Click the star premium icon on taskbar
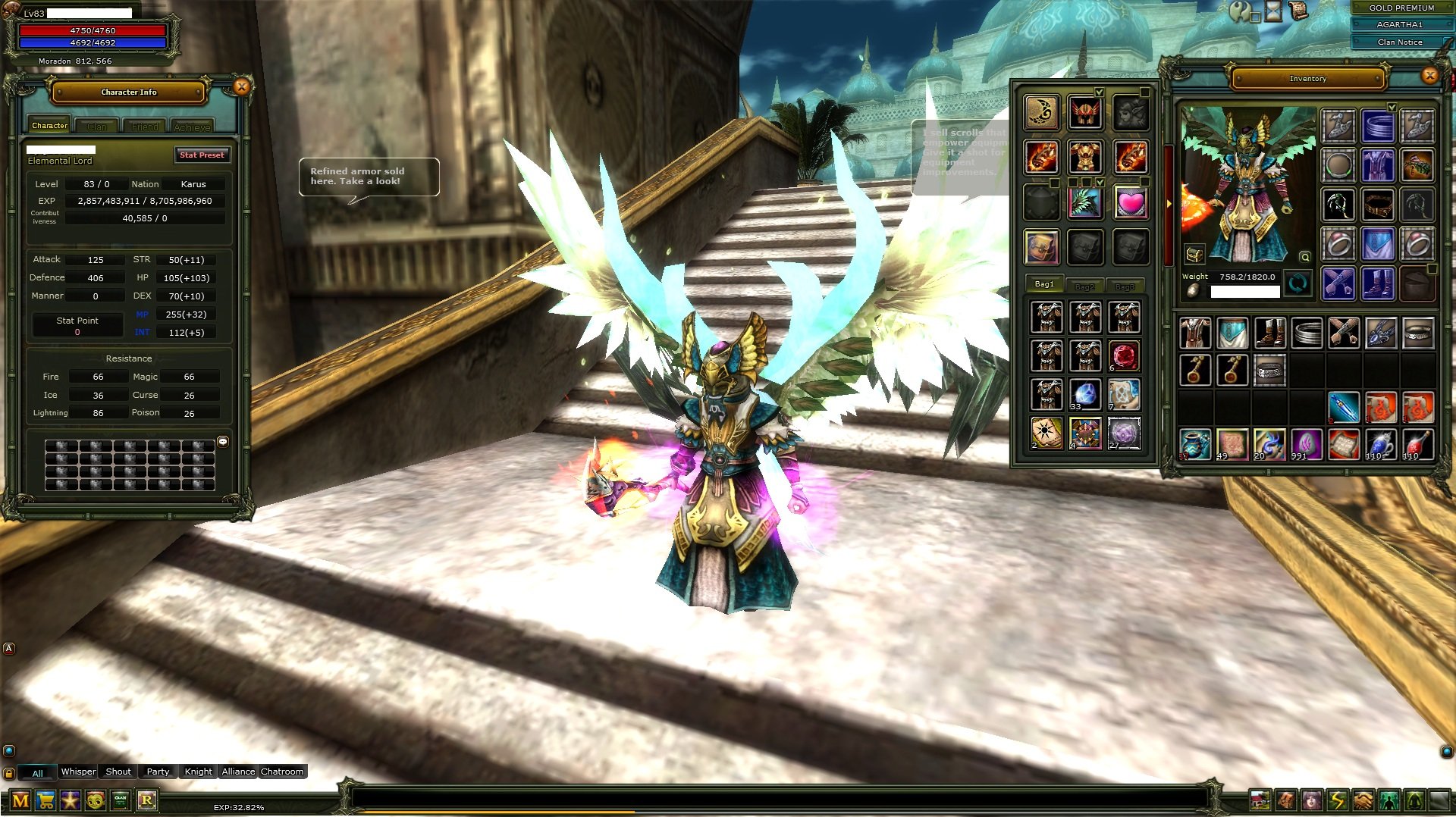The width and height of the screenshot is (1456, 817). coord(70,800)
